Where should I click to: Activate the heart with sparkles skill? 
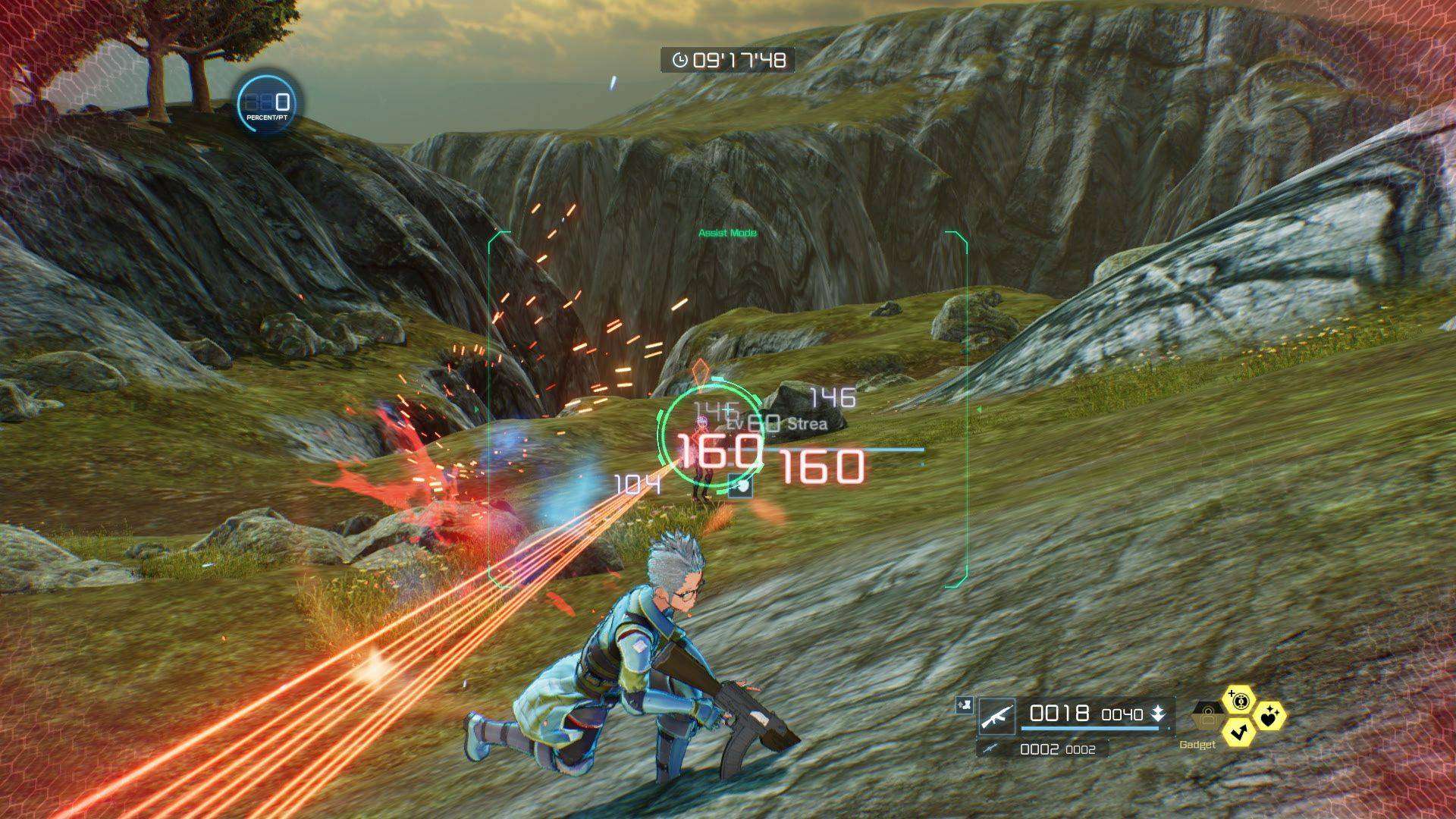click(x=1269, y=714)
